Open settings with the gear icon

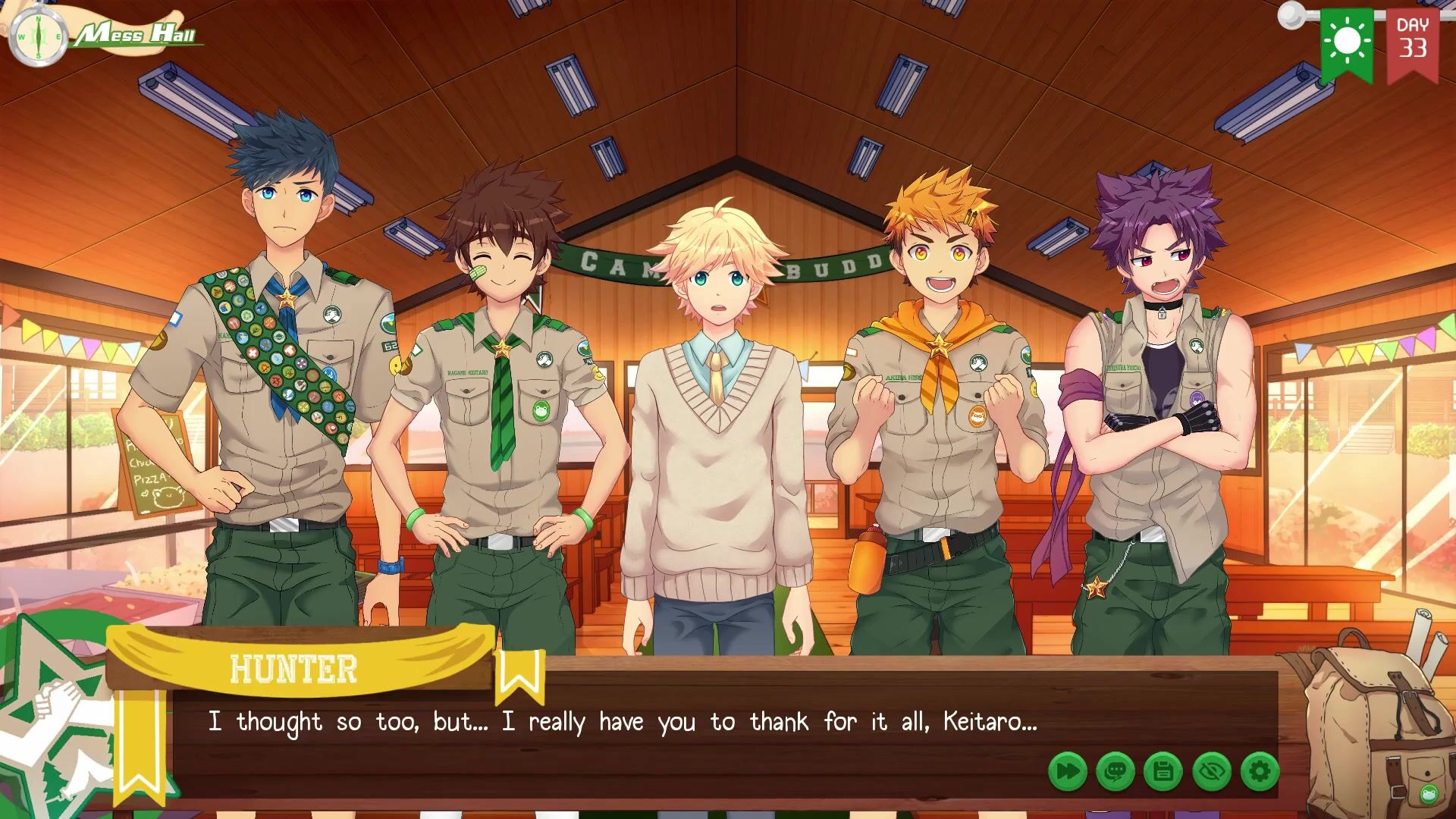click(x=1260, y=772)
